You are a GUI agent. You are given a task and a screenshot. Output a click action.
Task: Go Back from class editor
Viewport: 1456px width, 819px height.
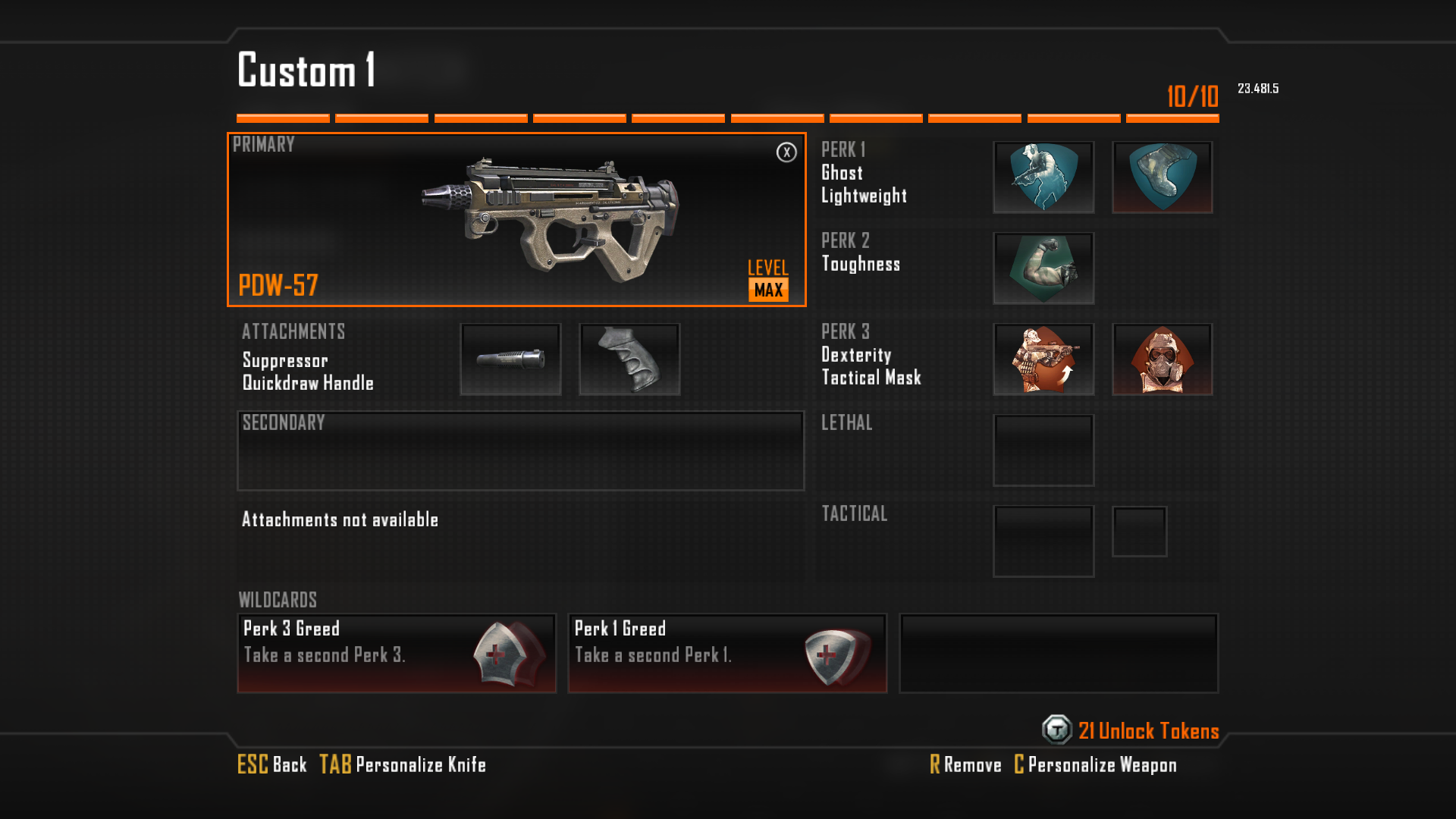tap(272, 764)
